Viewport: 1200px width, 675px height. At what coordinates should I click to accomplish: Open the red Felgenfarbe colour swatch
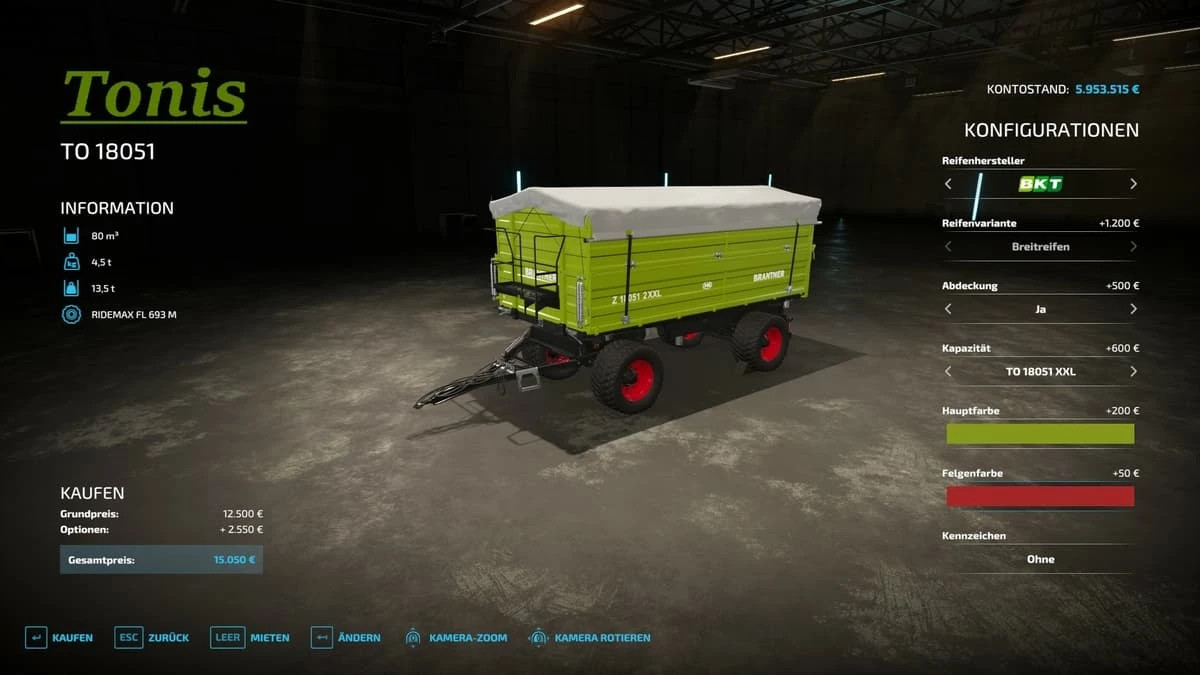coord(1040,496)
